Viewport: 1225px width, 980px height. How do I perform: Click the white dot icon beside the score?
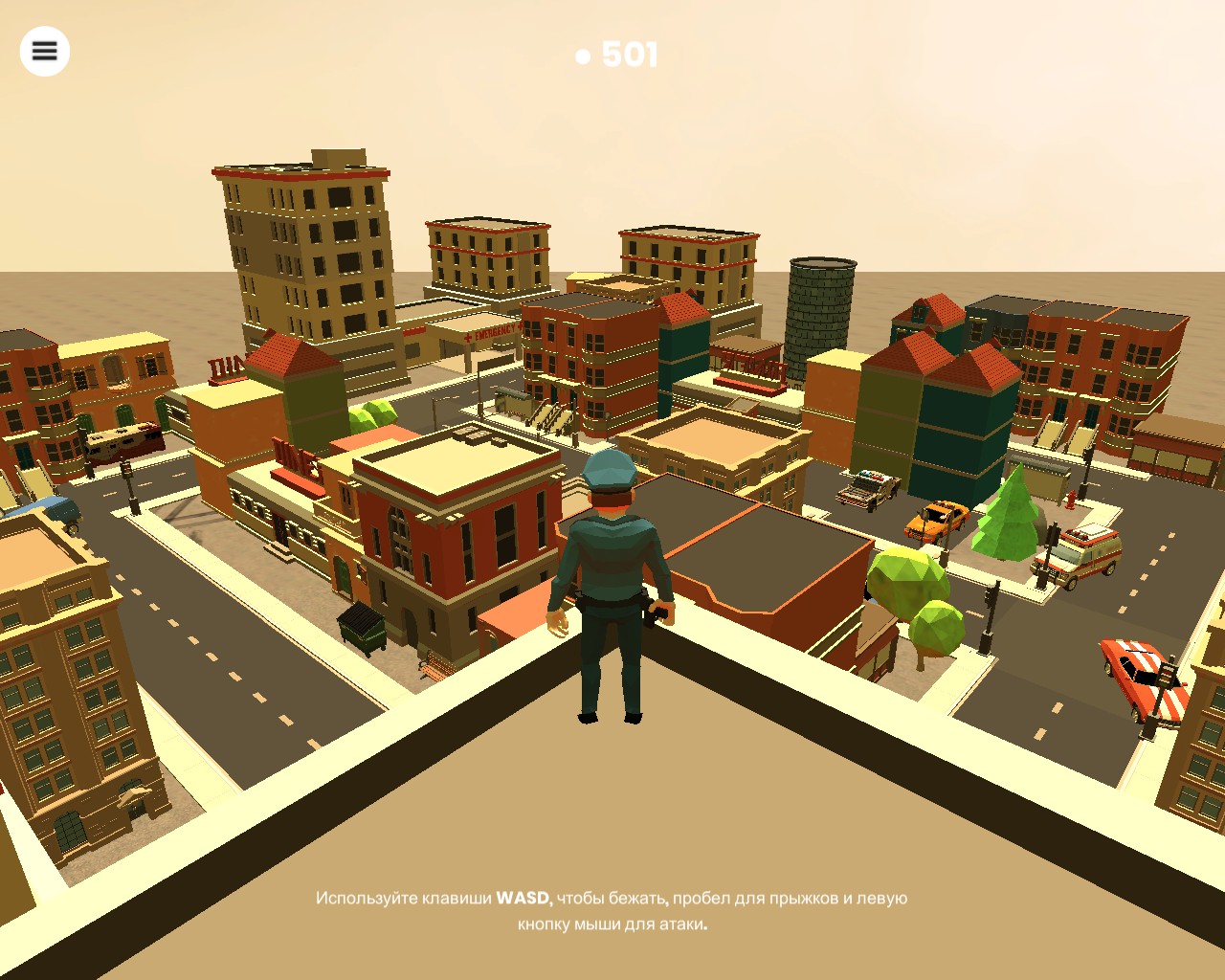click(x=585, y=56)
